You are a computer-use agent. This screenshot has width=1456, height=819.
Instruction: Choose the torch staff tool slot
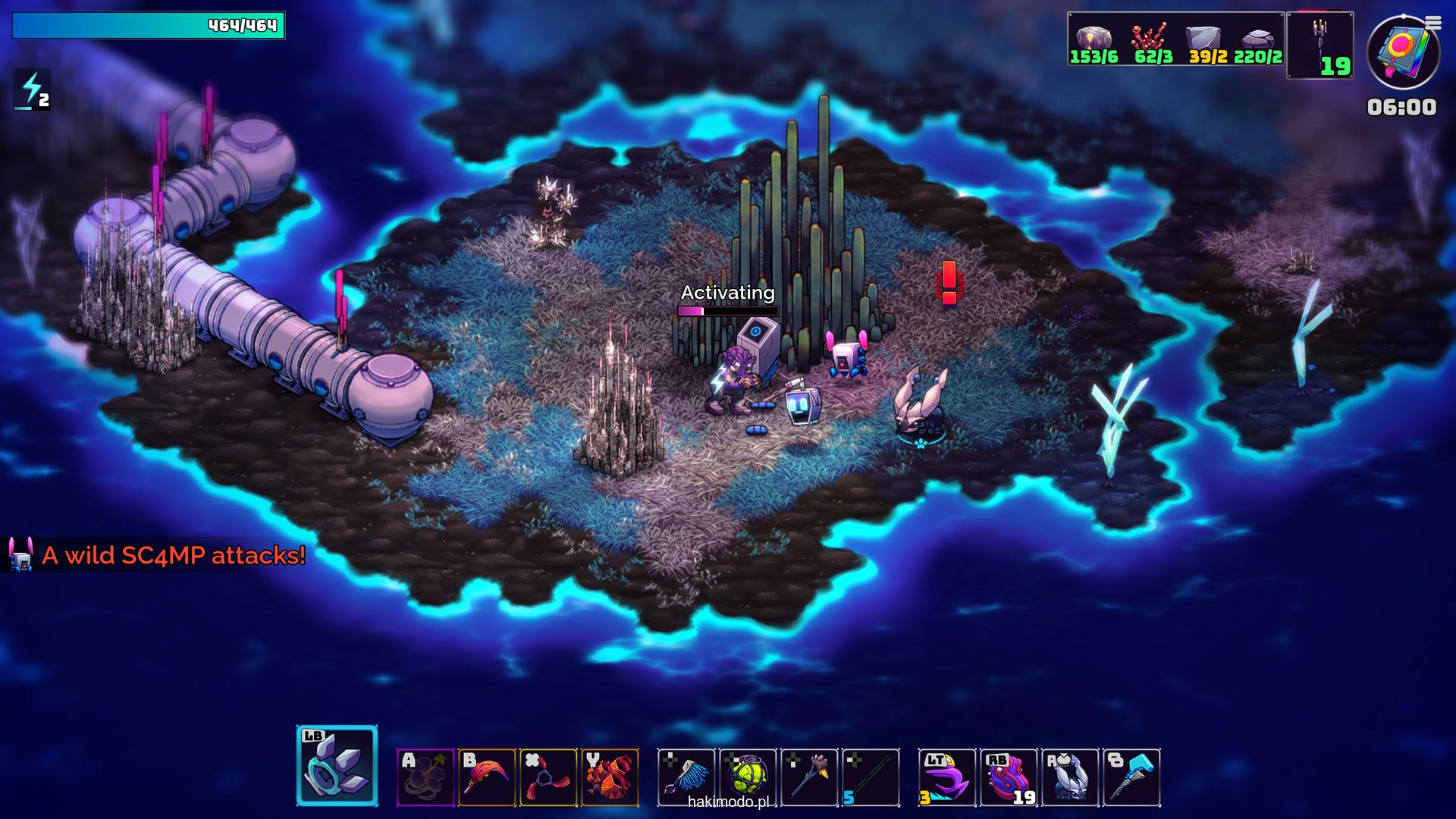pos(809,777)
